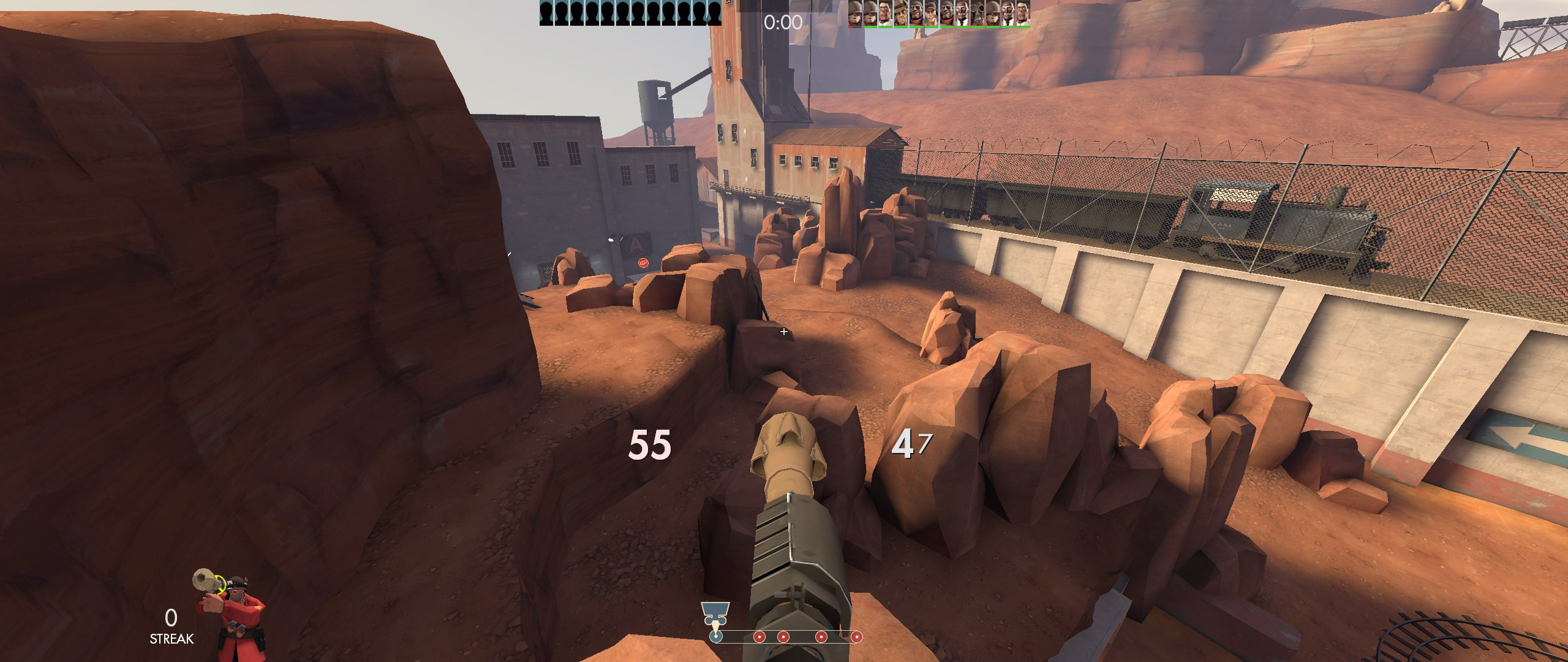The image size is (1568, 662).
Task: Toggle the final red checkpoint at track end
Action: coord(857,637)
